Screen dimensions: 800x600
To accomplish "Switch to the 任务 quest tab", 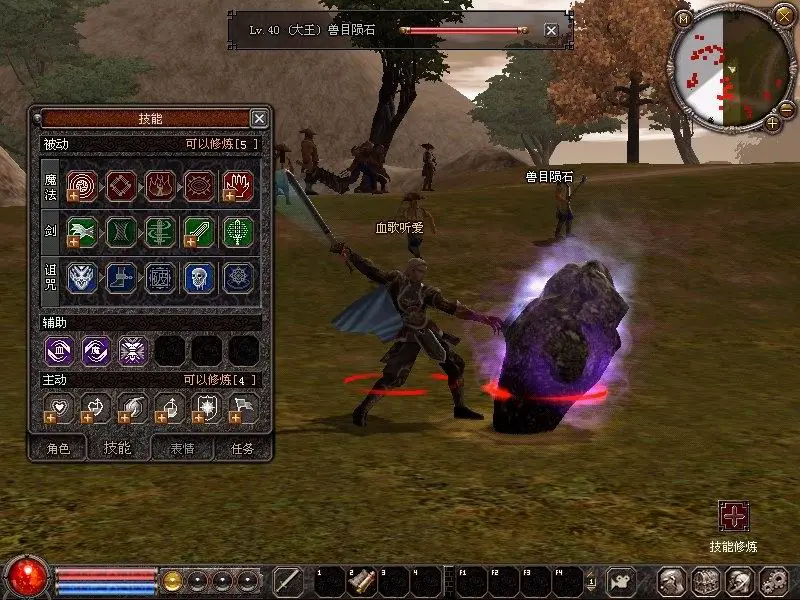I will tap(243, 449).
